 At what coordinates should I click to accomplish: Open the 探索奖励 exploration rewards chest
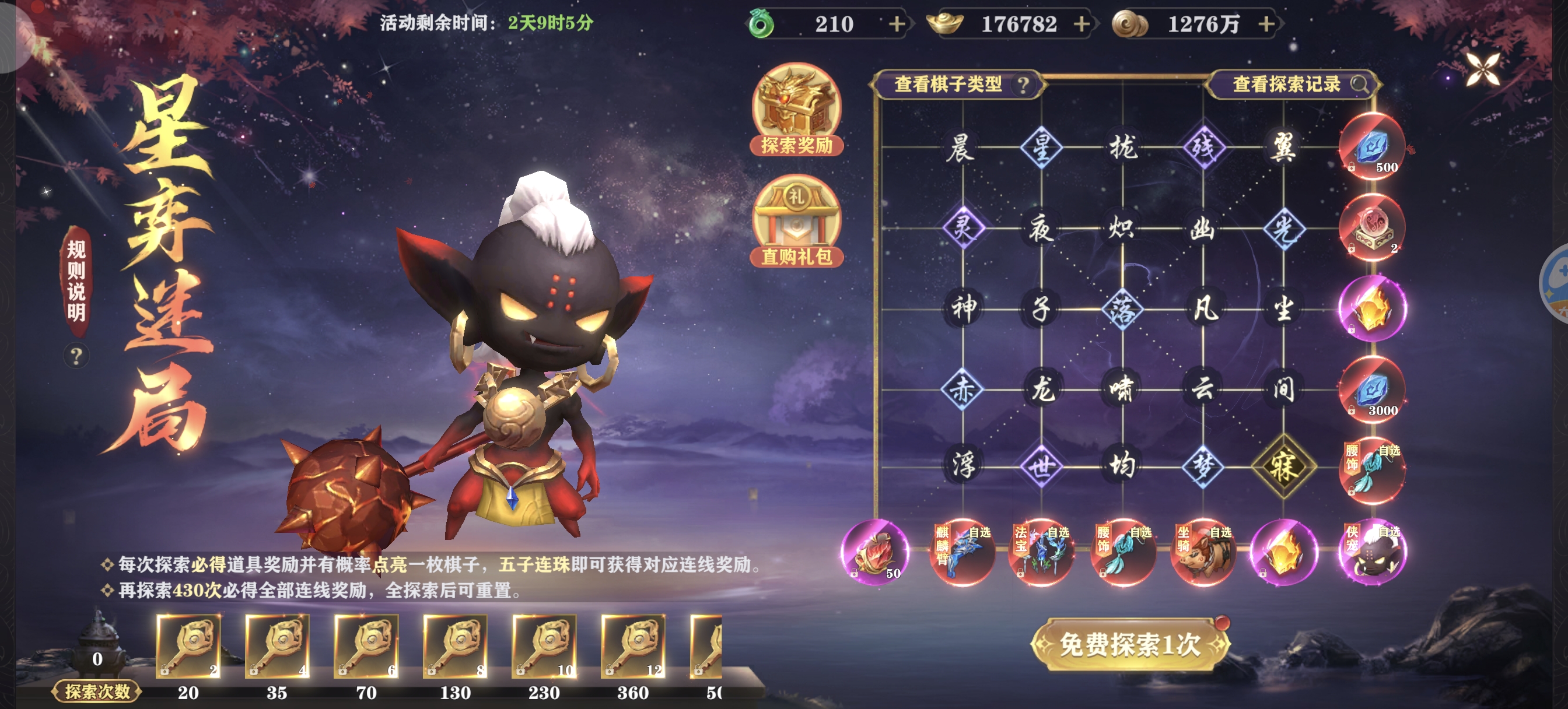[796, 110]
